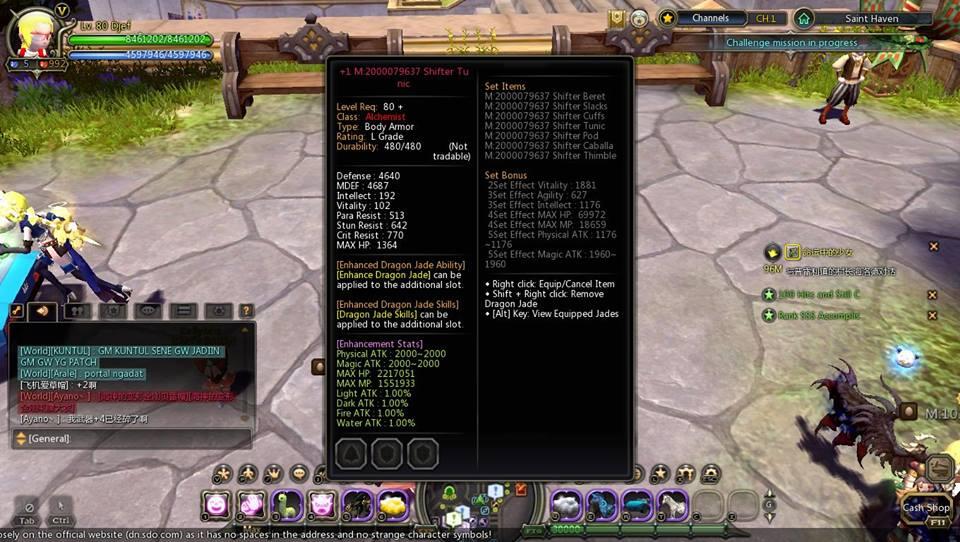The width and height of the screenshot is (960, 542).
Task: Open the yellow banner icon beside Channels
Action: [x=617, y=18]
